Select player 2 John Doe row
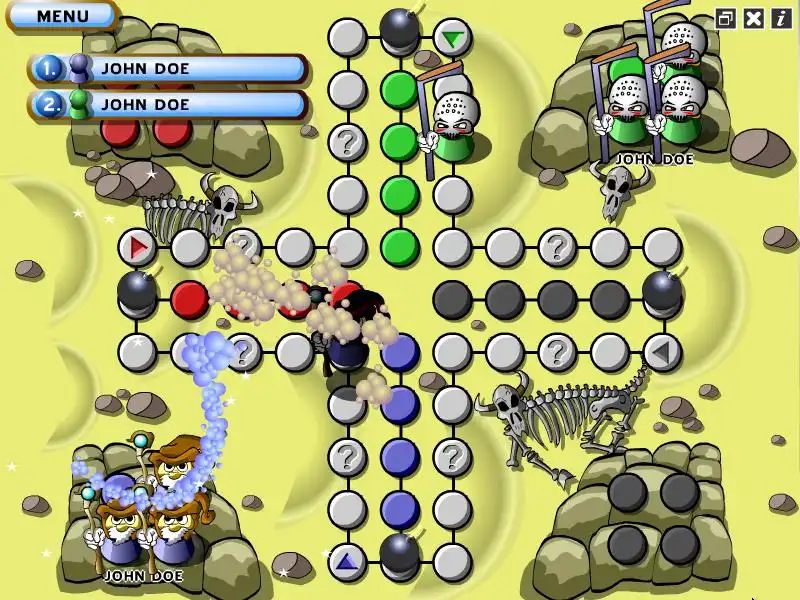The width and height of the screenshot is (800, 600). coord(168,104)
